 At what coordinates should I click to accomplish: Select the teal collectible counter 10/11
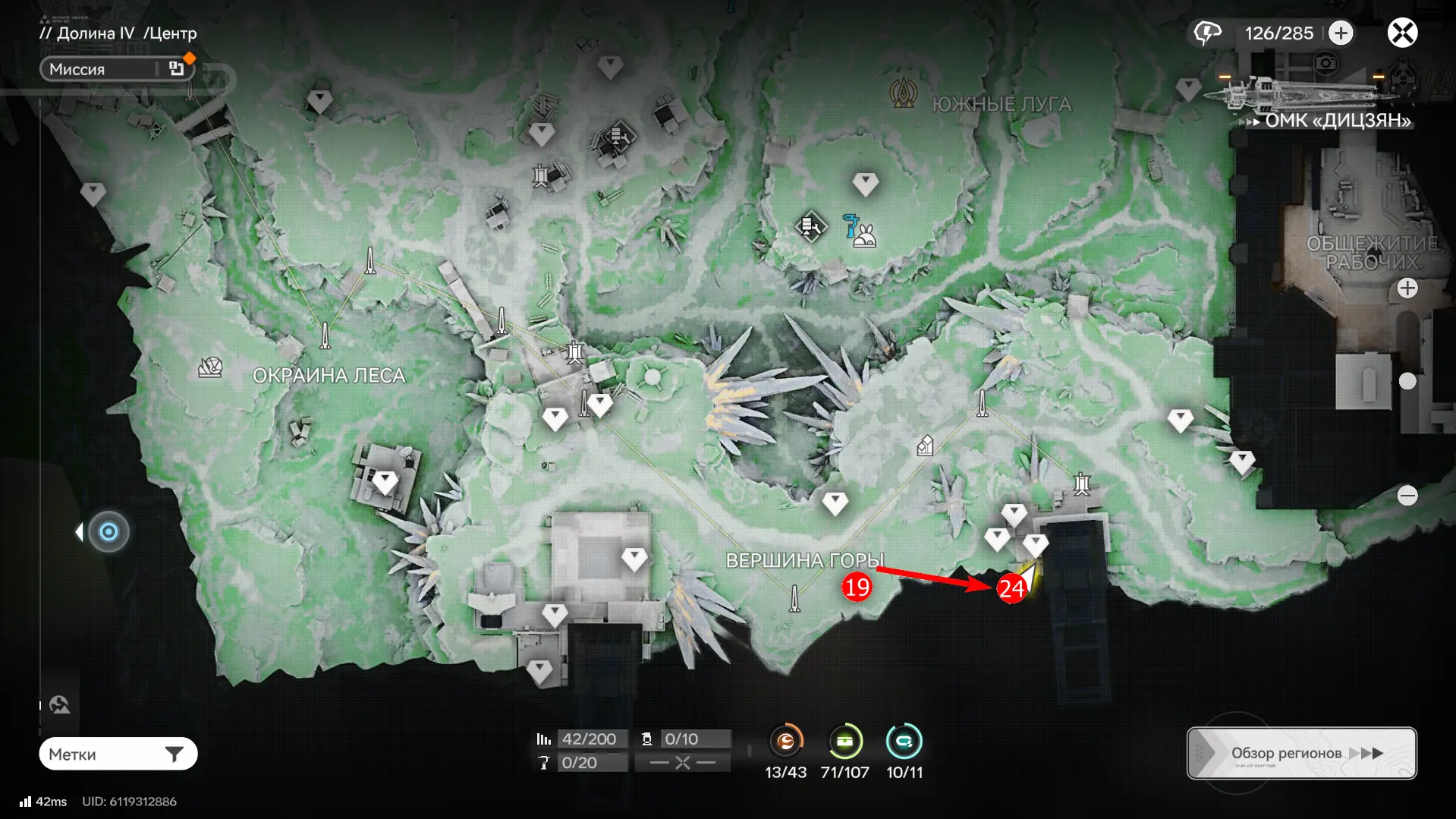click(904, 741)
